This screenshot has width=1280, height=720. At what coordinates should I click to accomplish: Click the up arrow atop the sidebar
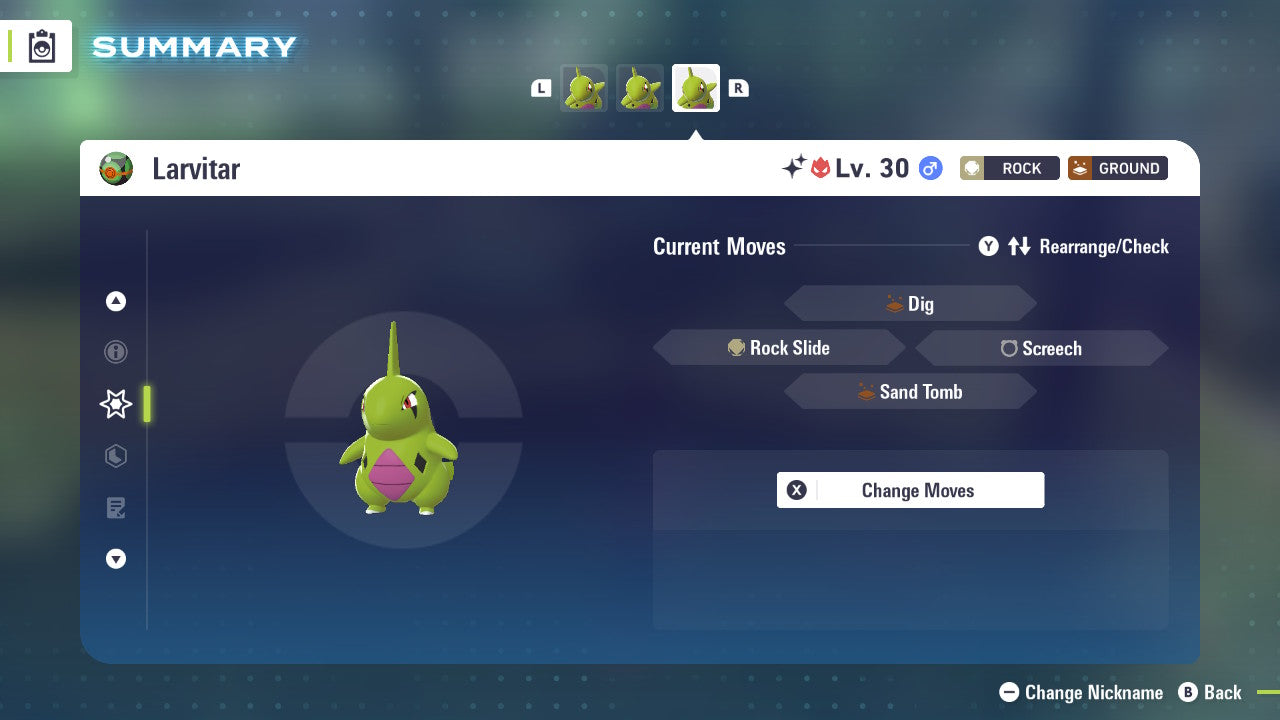click(x=116, y=301)
